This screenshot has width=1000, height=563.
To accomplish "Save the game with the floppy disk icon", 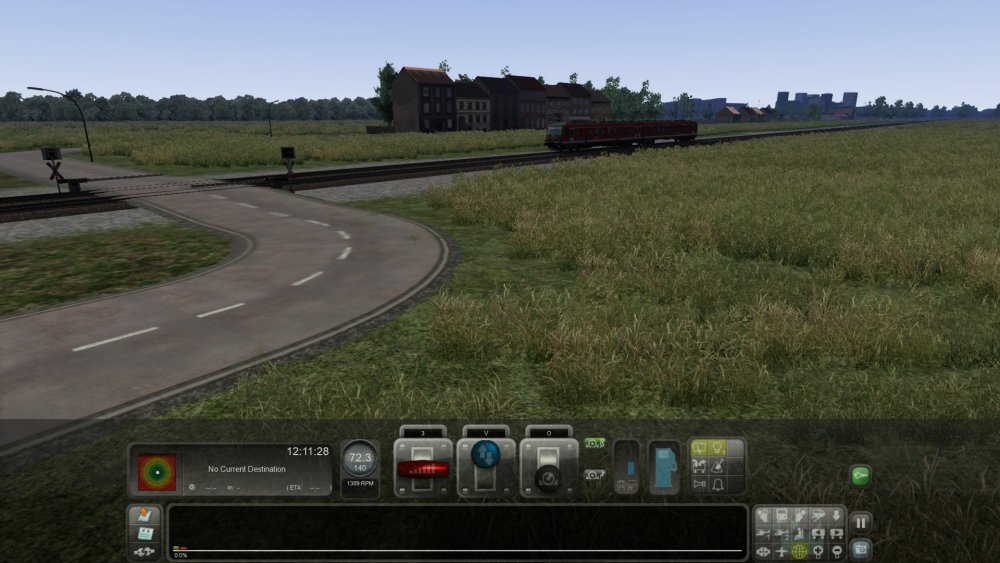I will pyautogui.click(x=143, y=533).
